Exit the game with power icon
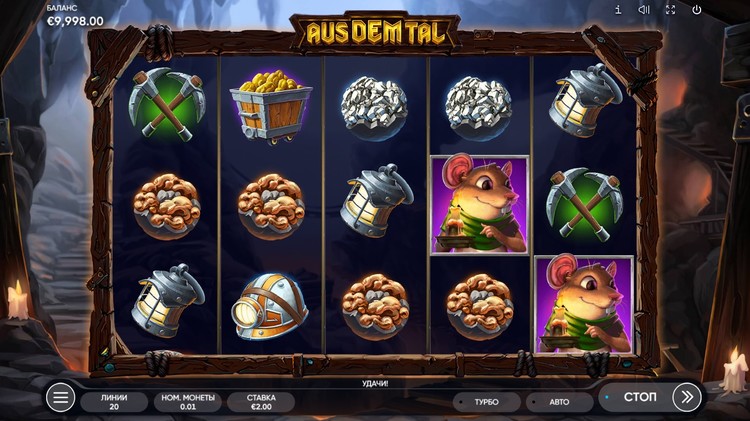Image resolution: width=750 pixels, height=421 pixels. point(697,10)
